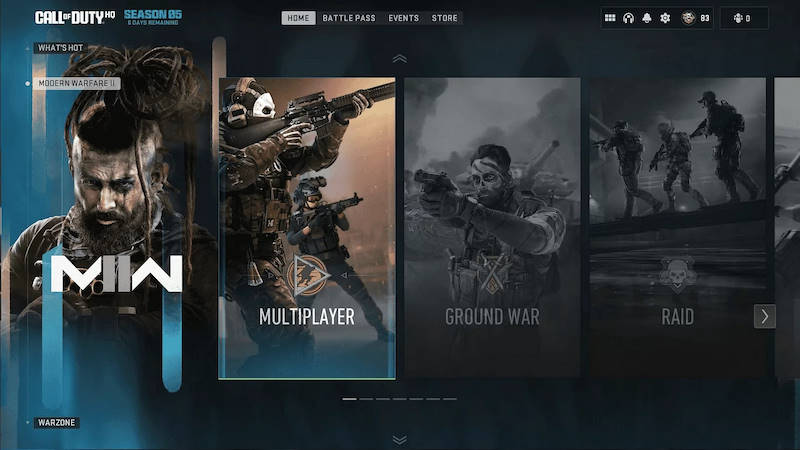800x450 pixels.
Task: Pick the Raid mode card
Action: pos(677,229)
